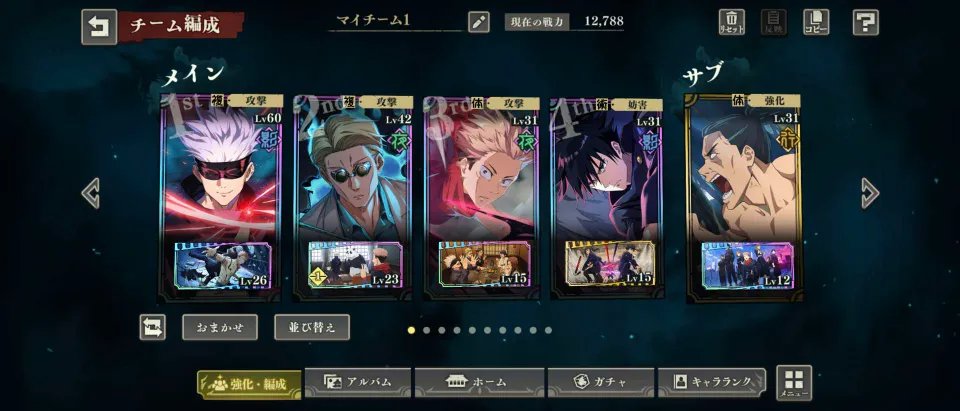Open the アルバム album tab
This screenshot has height=411, width=960.
358,382
